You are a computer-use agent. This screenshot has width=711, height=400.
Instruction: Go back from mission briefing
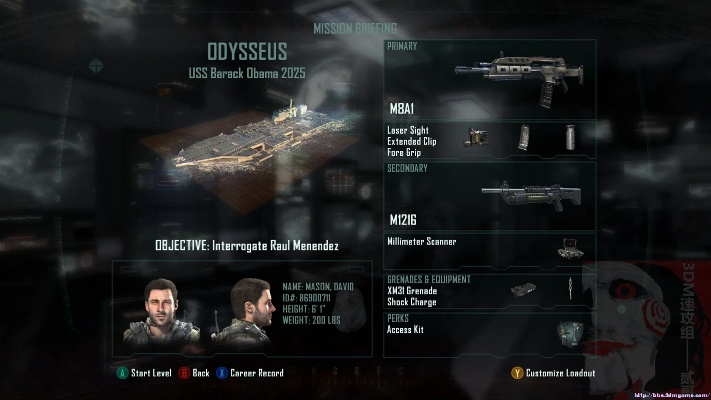pos(194,373)
